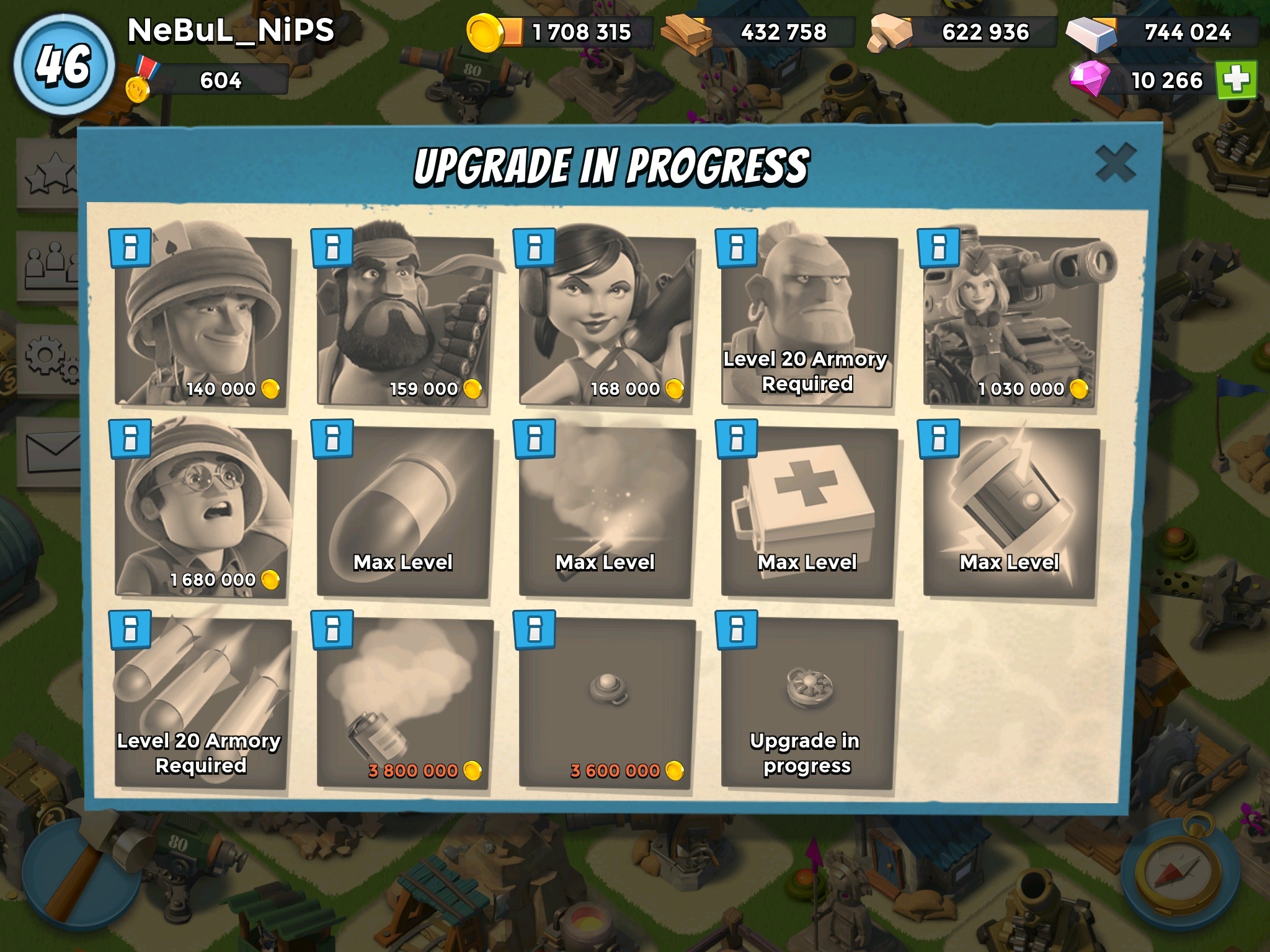Select the mine upgrade costing 3 600 000
Image resolution: width=1270 pixels, height=952 pixels.
607,703
